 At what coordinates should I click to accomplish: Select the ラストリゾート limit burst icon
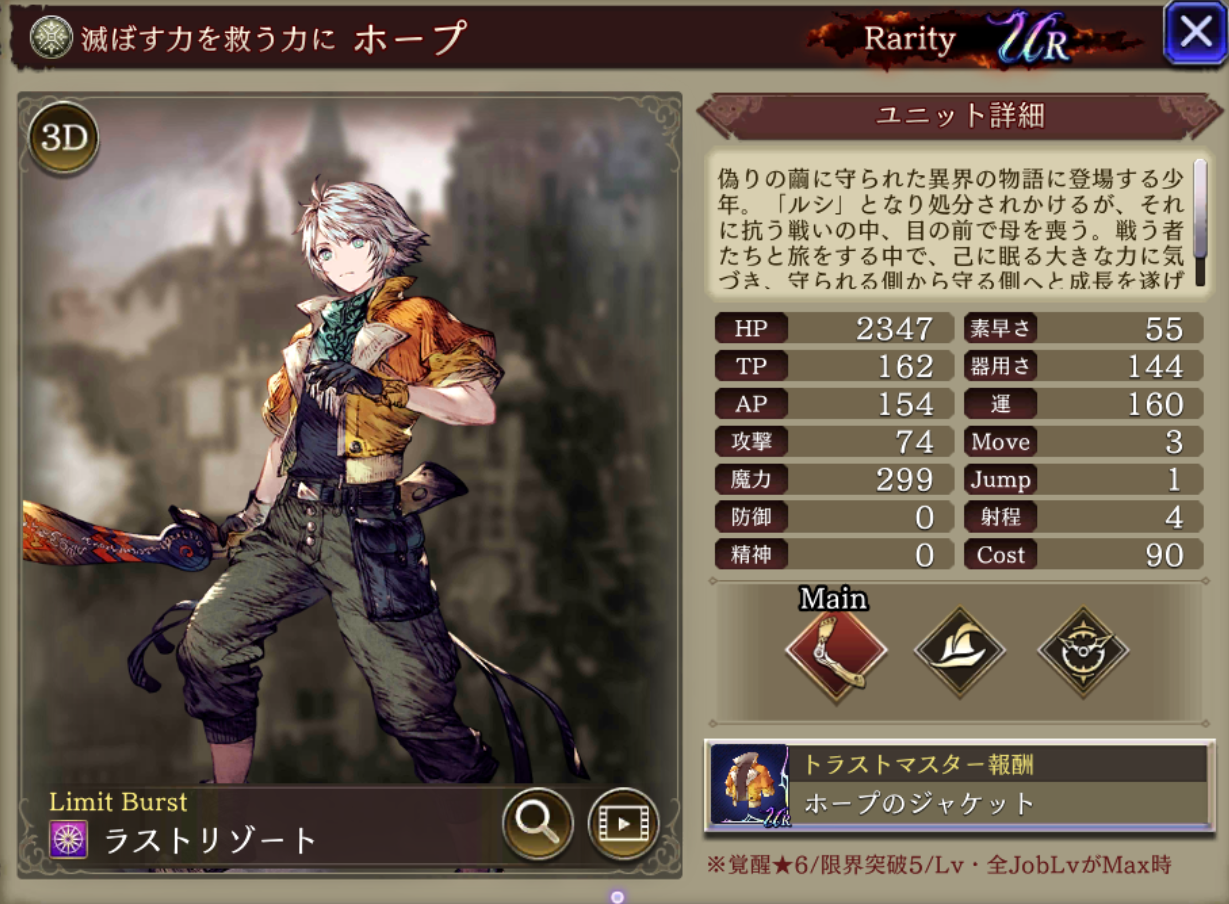tap(69, 840)
